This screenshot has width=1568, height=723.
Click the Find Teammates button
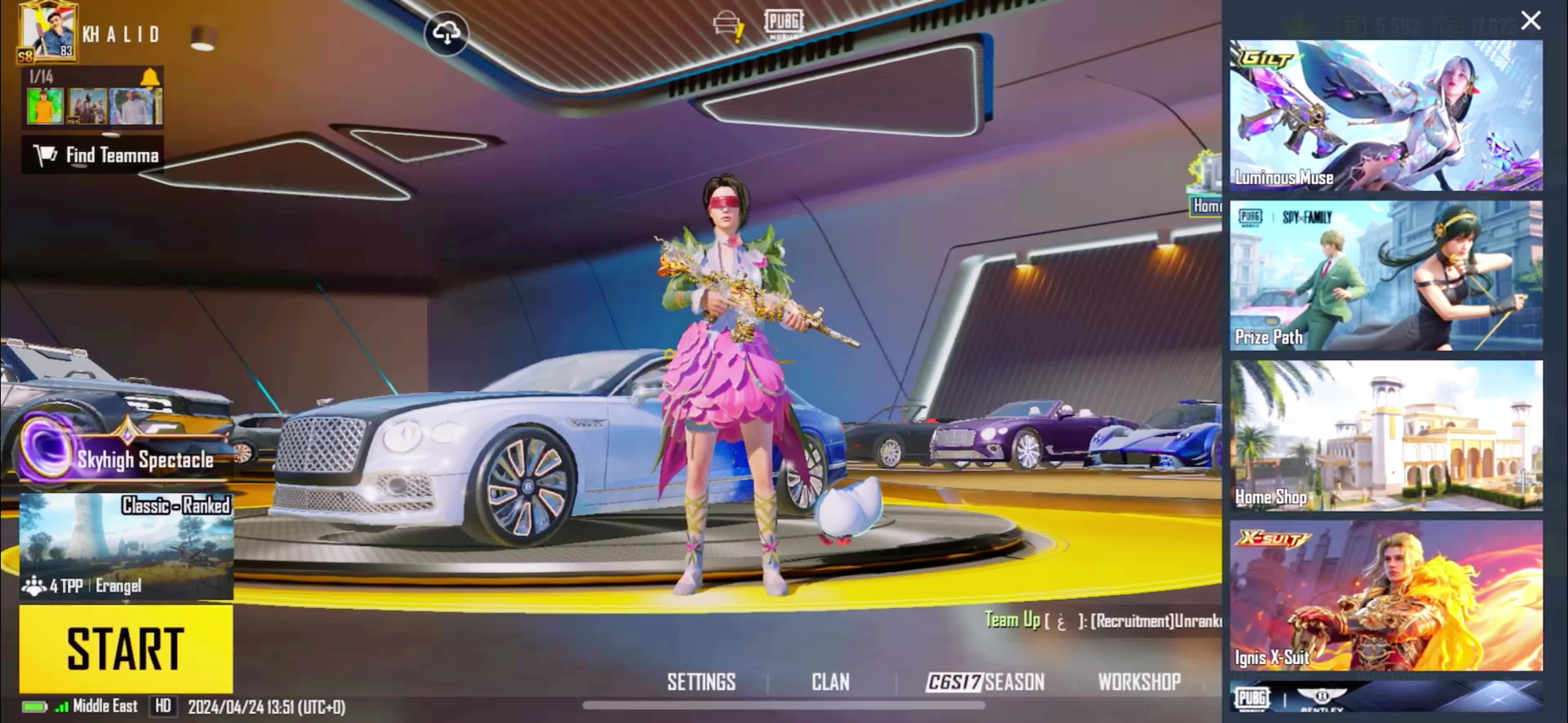(93, 155)
